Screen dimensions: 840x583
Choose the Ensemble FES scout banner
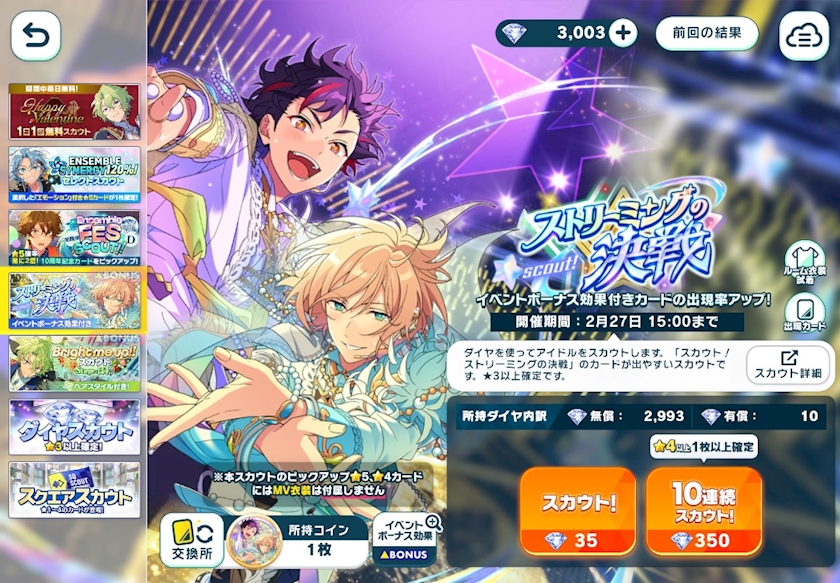(74, 237)
